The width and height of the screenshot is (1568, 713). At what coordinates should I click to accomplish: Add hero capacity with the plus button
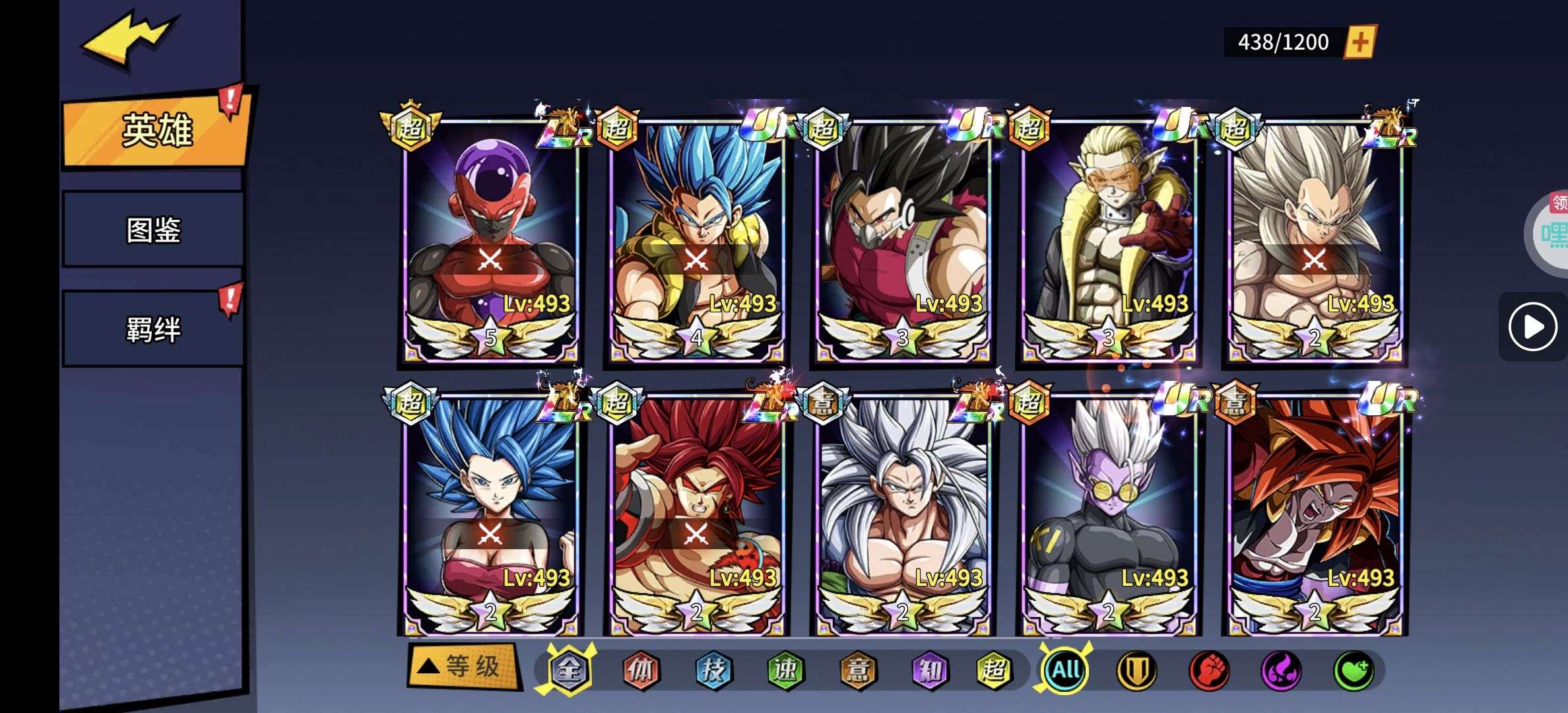[x=1360, y=43]
